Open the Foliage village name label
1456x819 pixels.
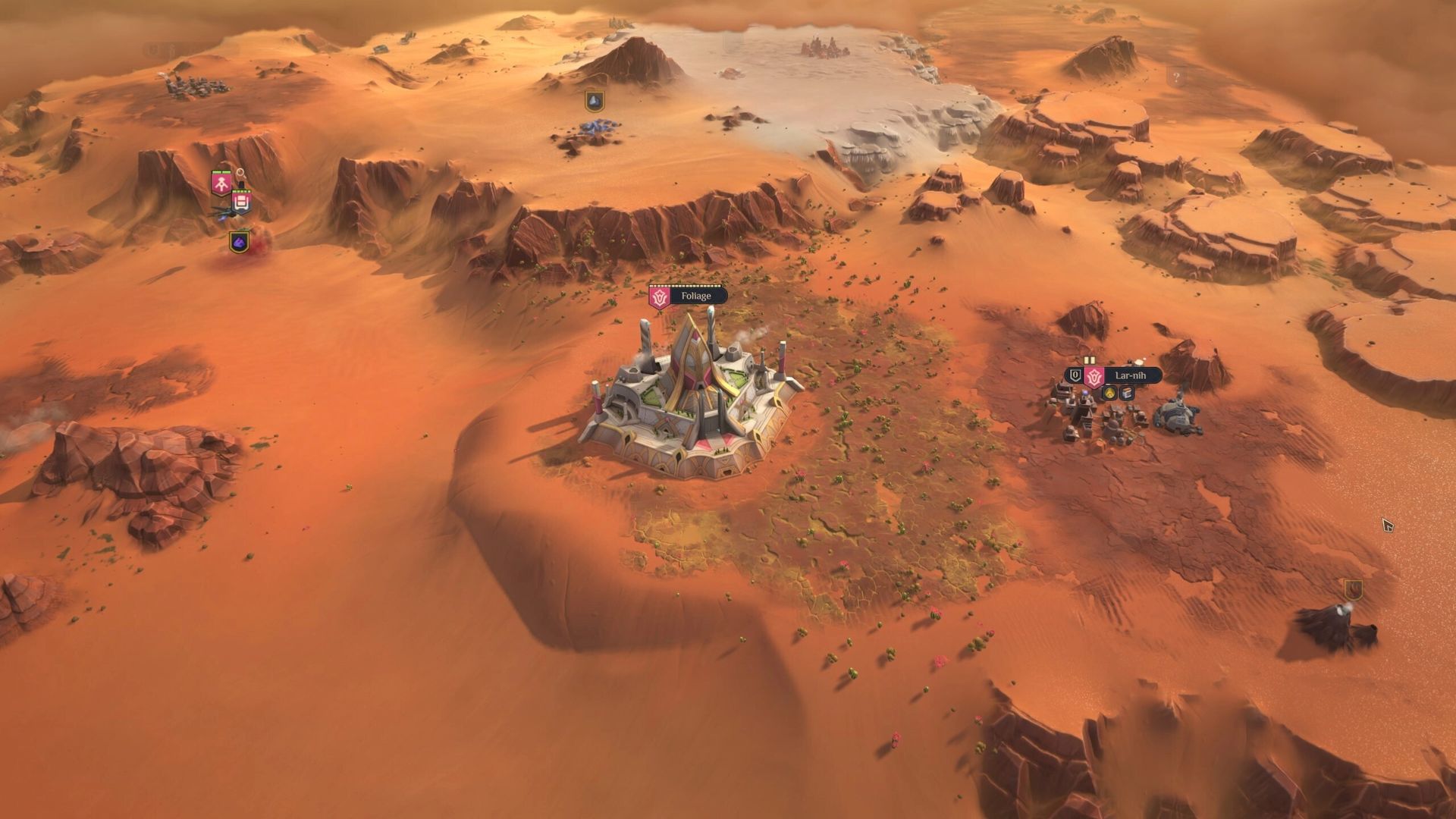pyautogui.click(x=696, y=297)
